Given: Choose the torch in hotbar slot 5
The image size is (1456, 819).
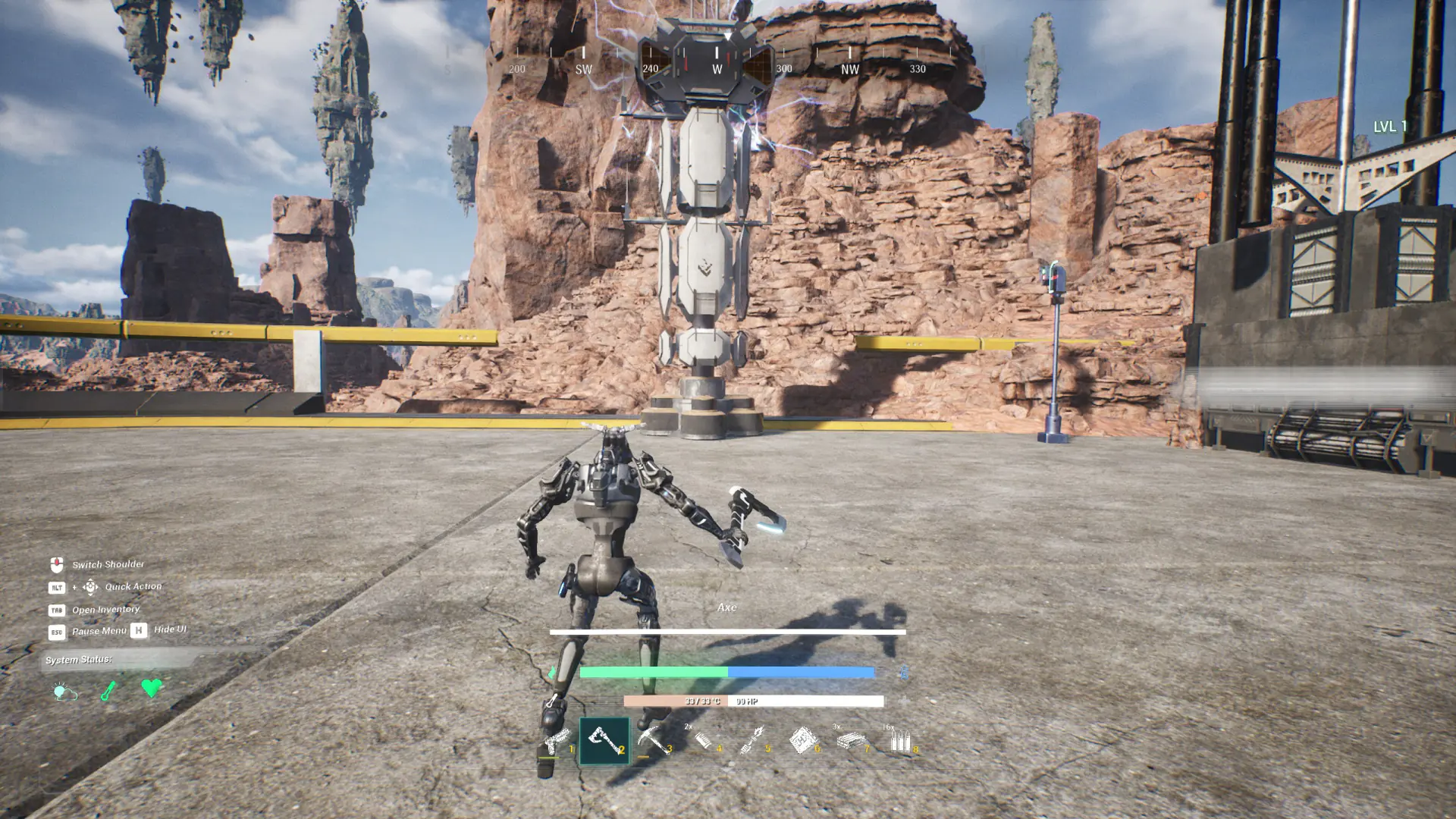Looking at the screenshot, I should 752,740.
